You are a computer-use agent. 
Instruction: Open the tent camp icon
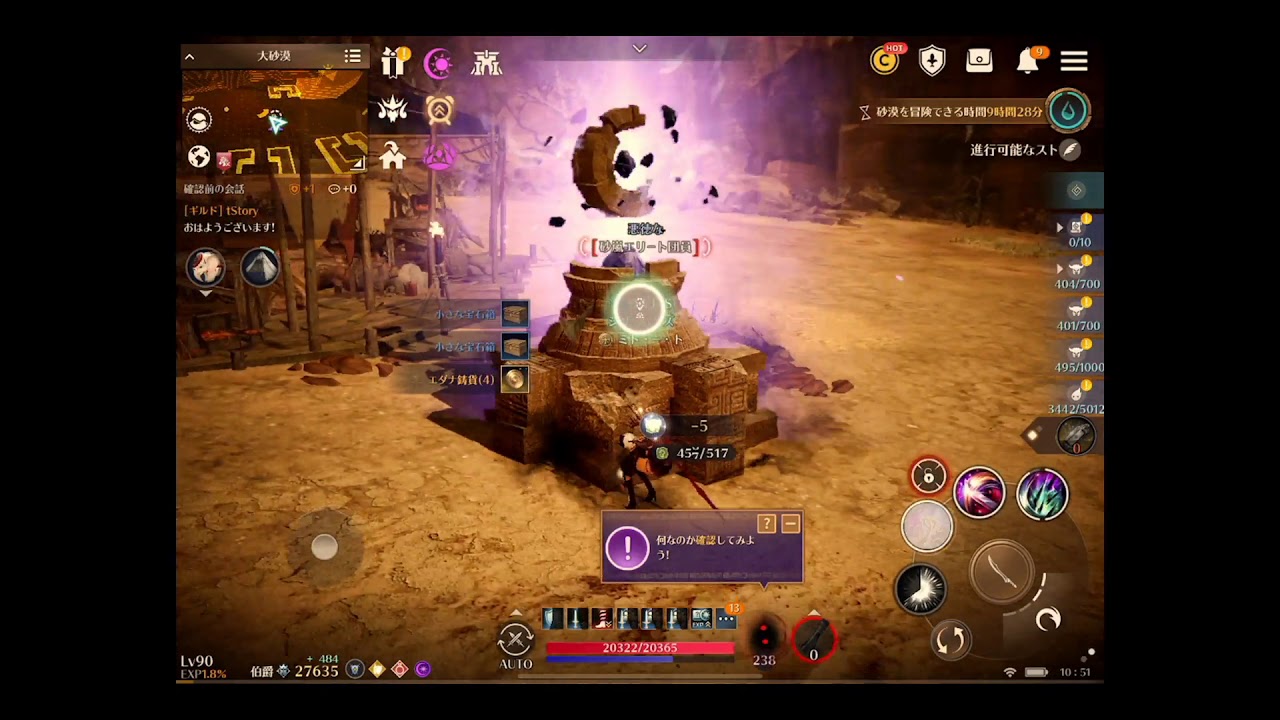coord(260,267)
